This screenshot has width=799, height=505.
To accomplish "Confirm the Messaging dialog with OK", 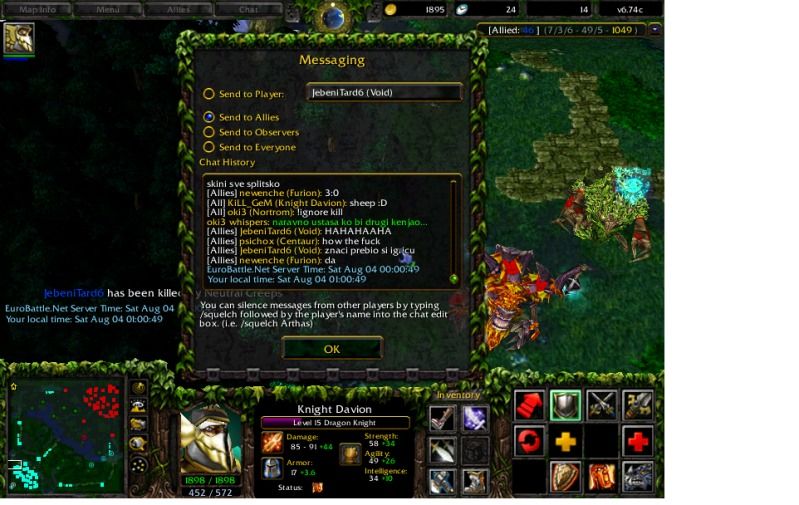I will click(332, 349).
